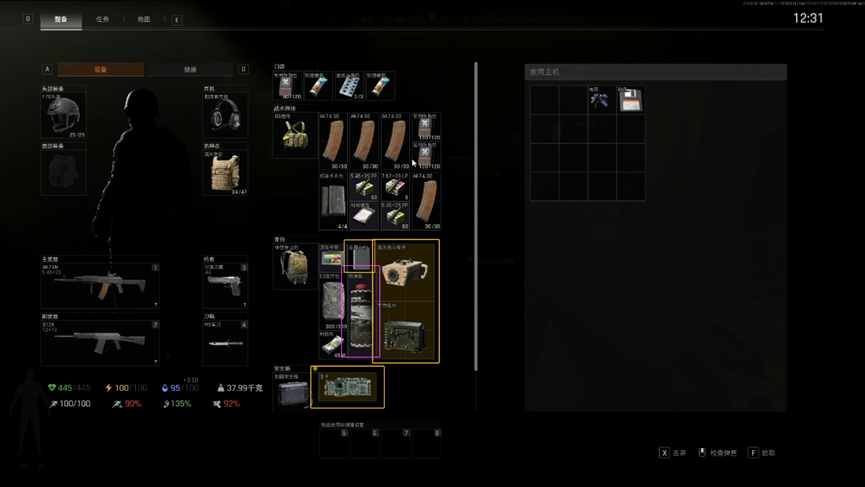The height and width of the screenshot is (487, 865).
Task: Select the cash bundle in the backpack
Action: click(x=331, y=345)
